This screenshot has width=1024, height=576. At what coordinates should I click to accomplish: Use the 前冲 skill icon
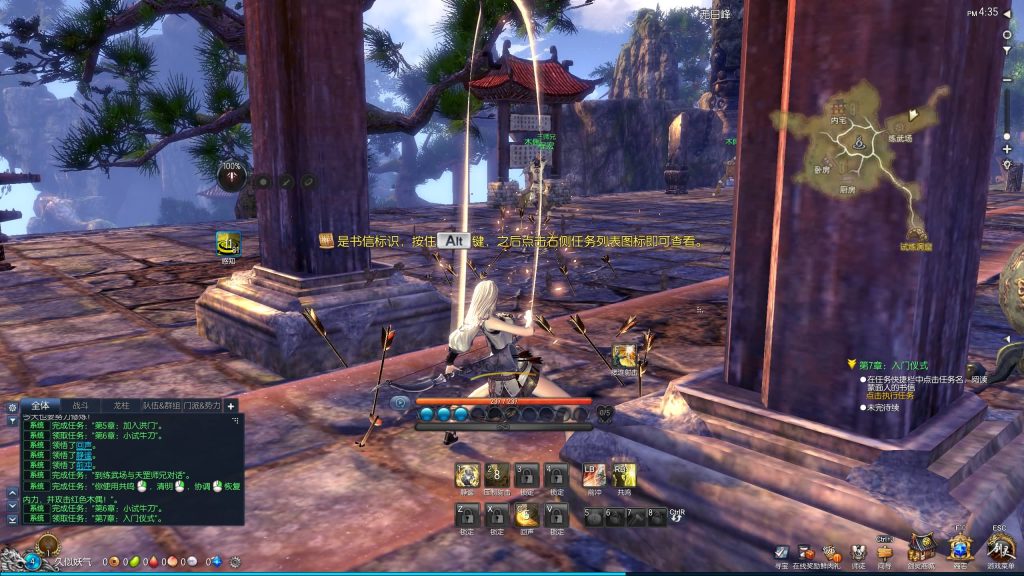[x=595, y=476]
